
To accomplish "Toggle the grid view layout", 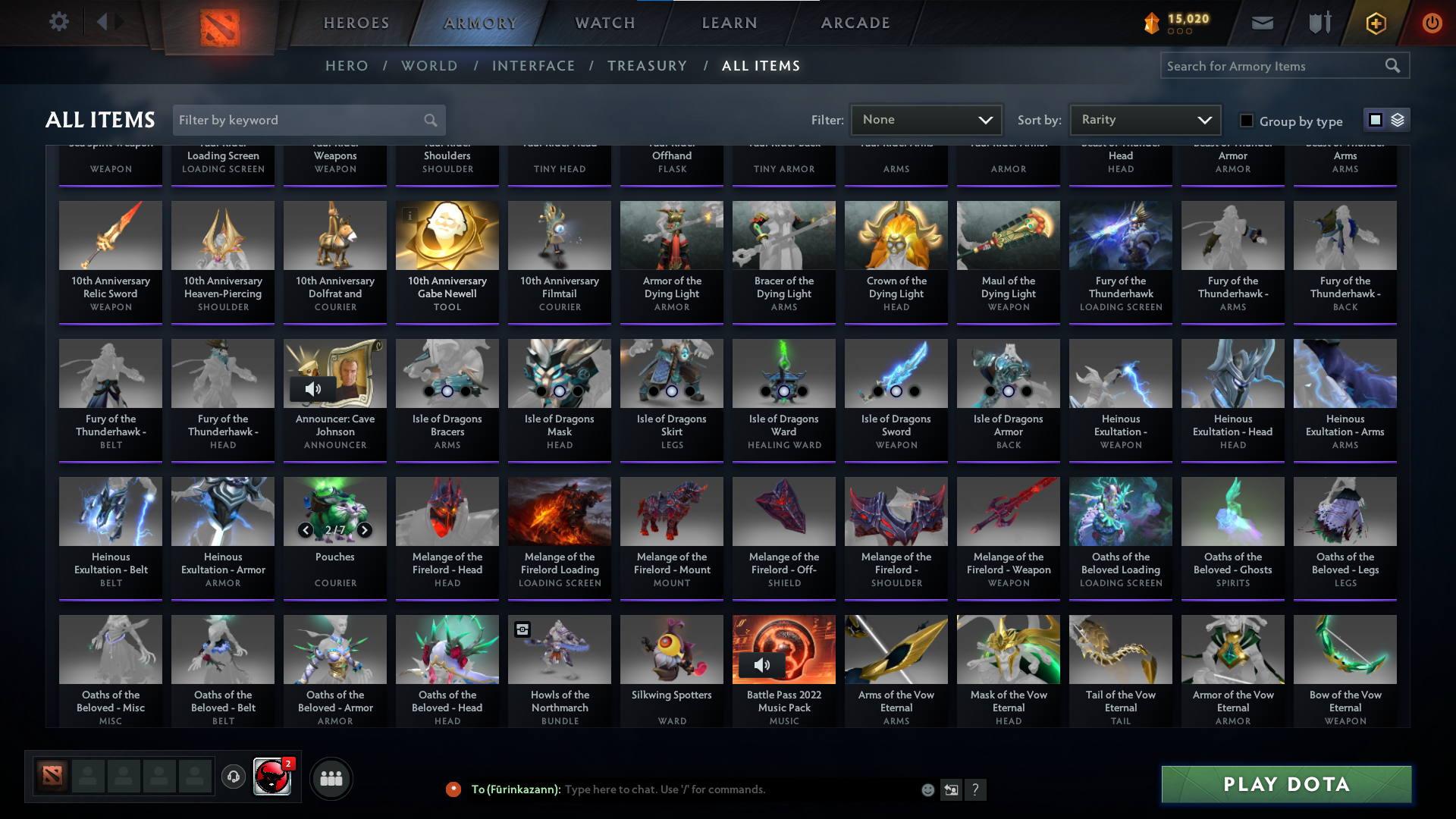I will (x=1376, y=120).
